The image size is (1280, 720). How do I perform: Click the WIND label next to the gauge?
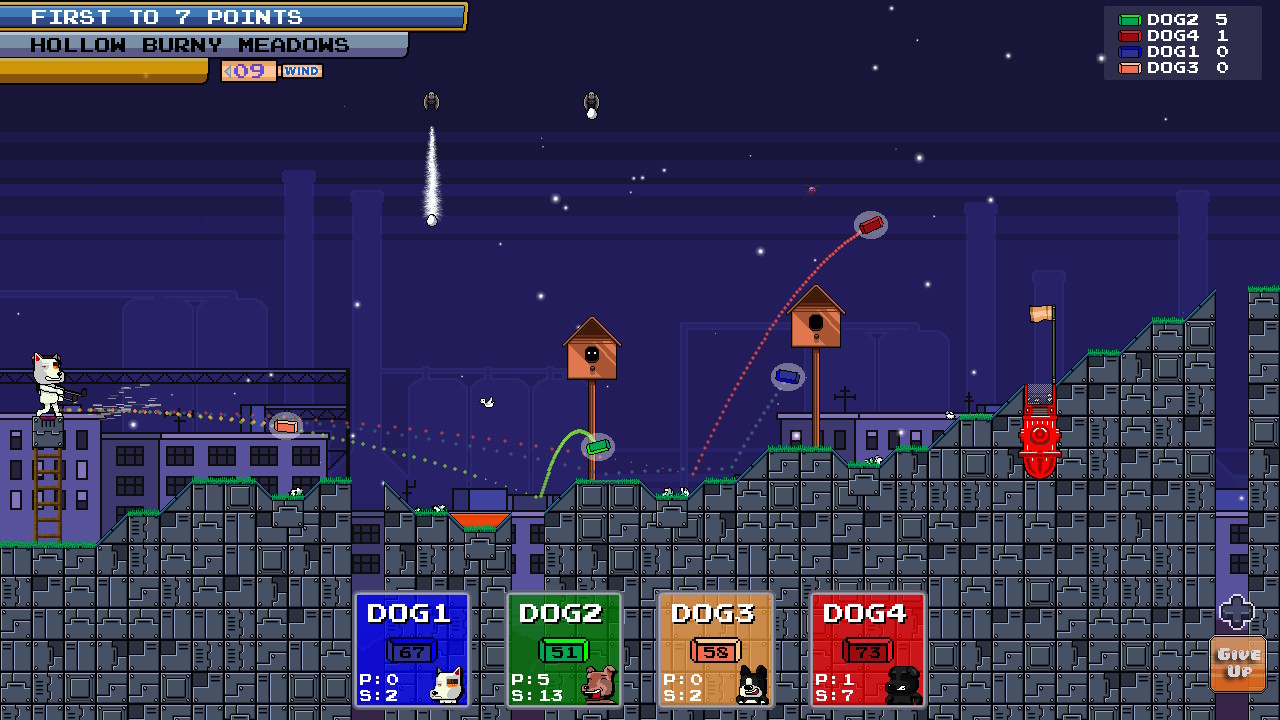click(302, 70)
